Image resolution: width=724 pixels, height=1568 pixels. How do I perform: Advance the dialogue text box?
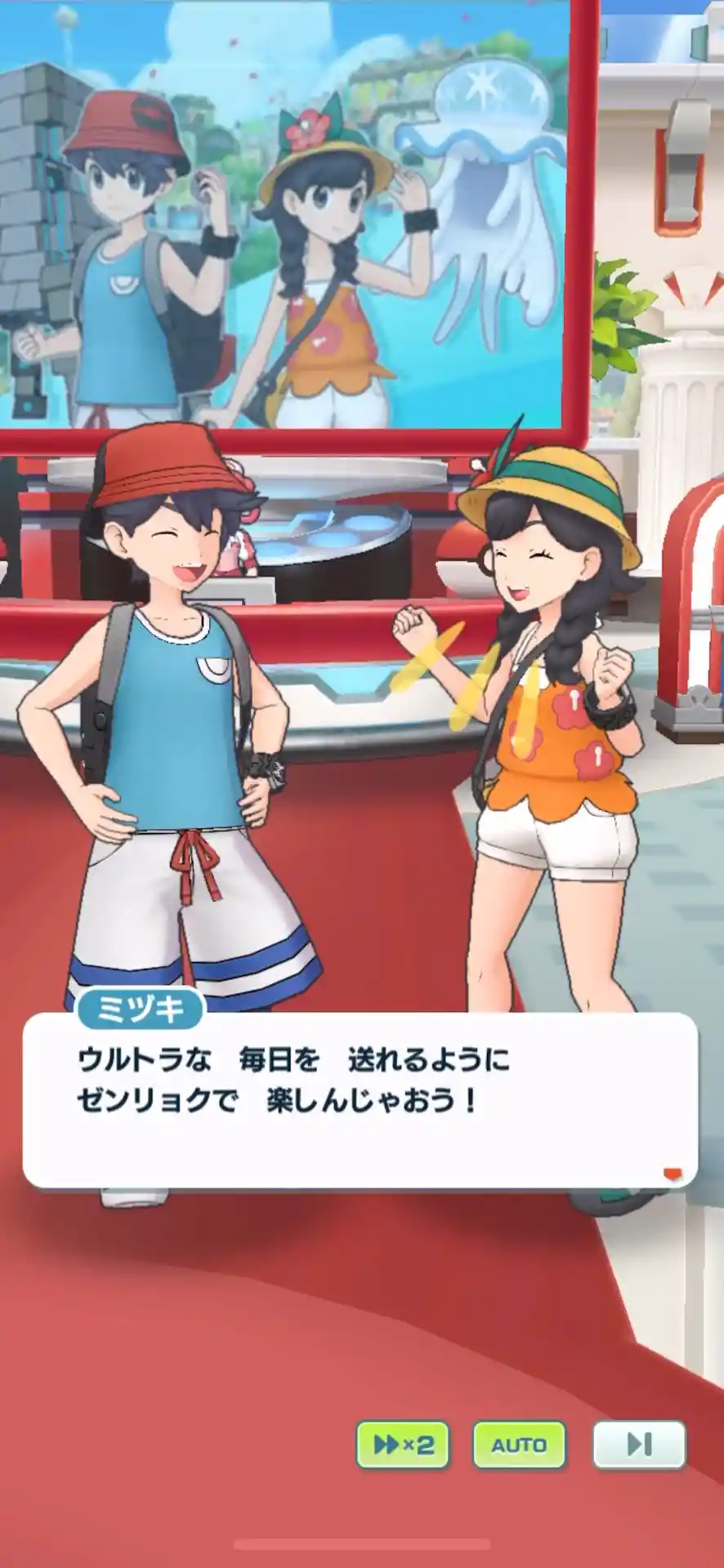tap(360, 1098)
